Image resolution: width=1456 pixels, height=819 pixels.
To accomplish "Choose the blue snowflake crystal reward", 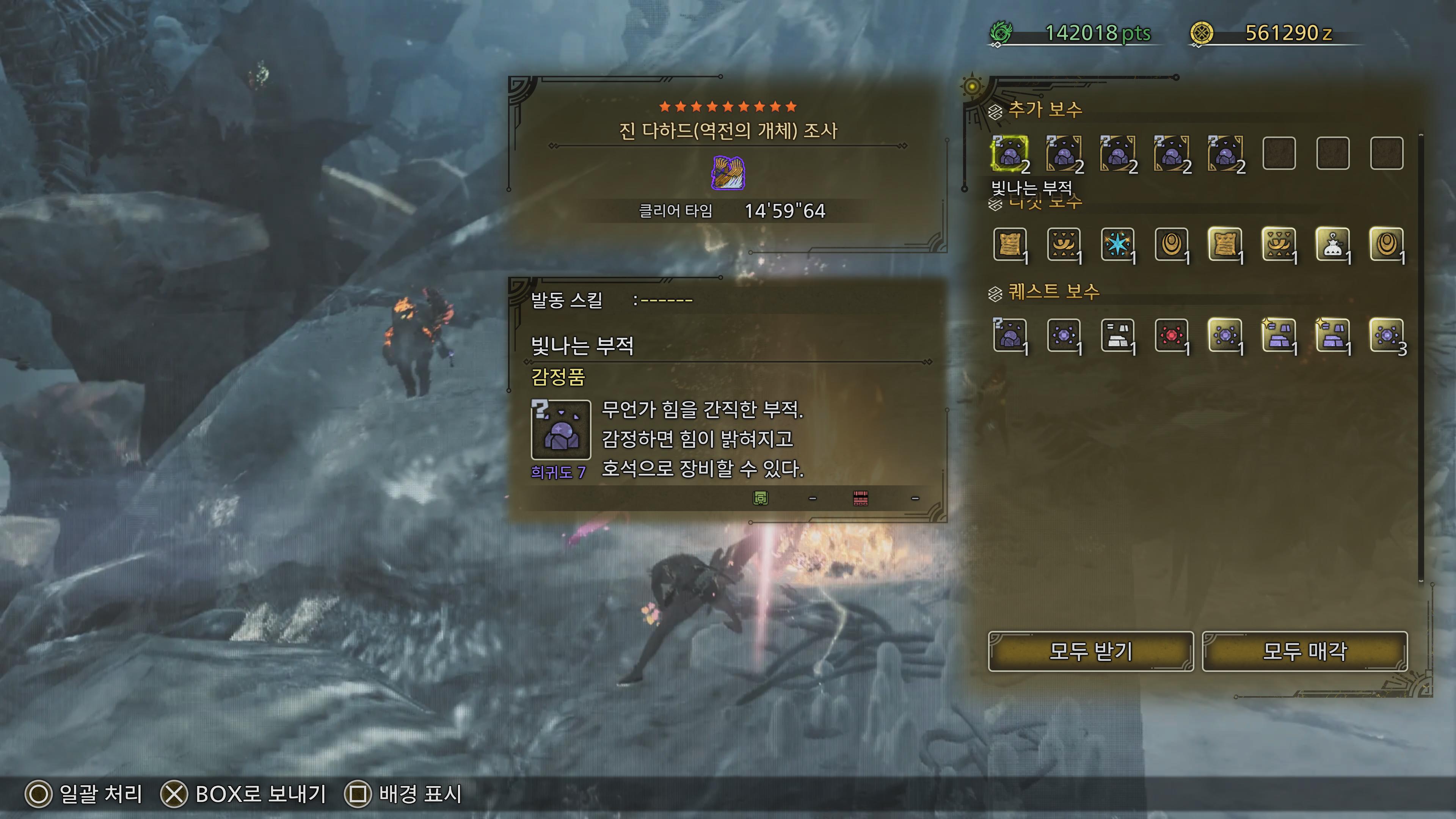I will tap(1117, 244).
